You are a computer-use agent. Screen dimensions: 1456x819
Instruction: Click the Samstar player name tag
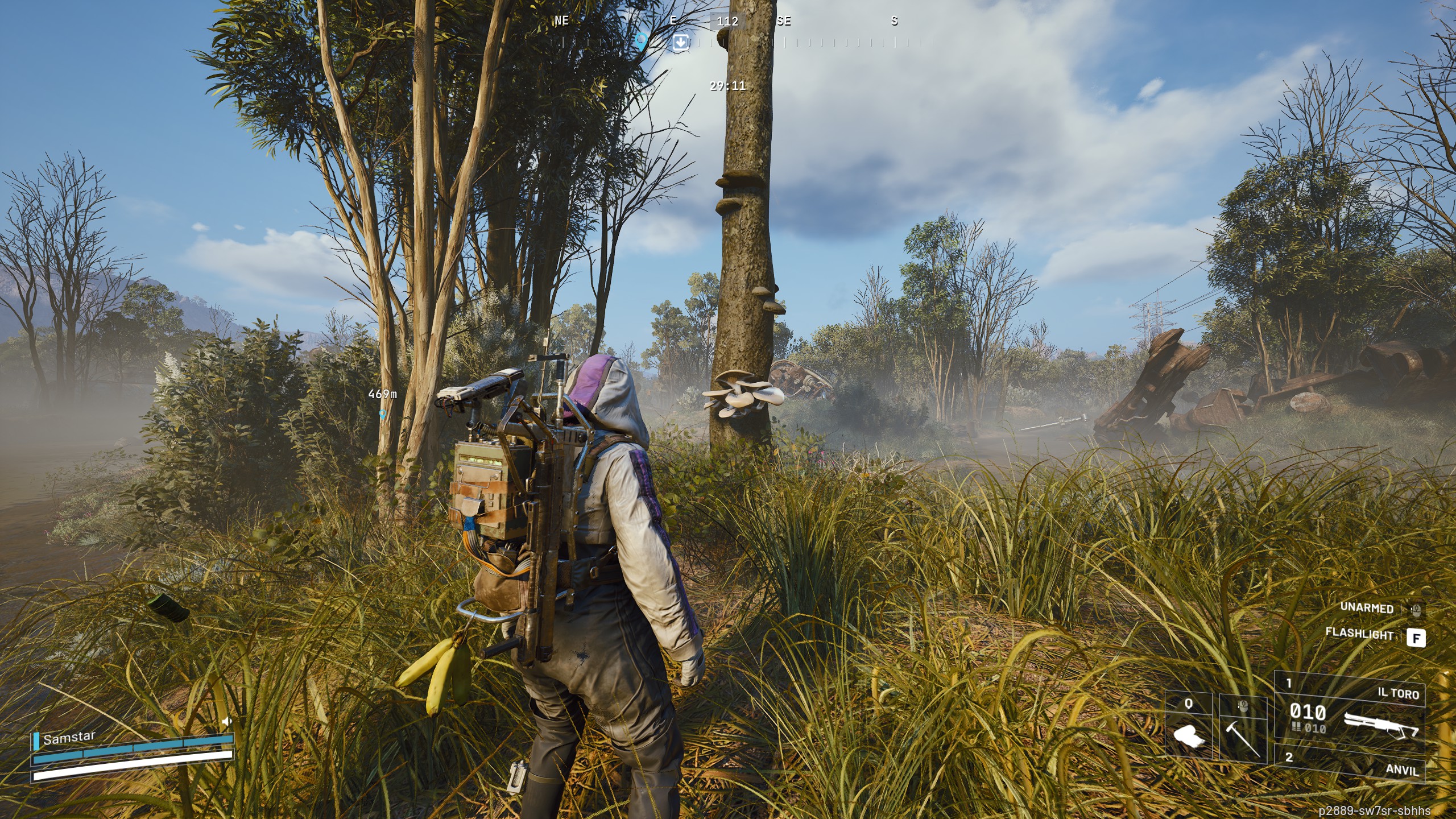click(69, 738)
